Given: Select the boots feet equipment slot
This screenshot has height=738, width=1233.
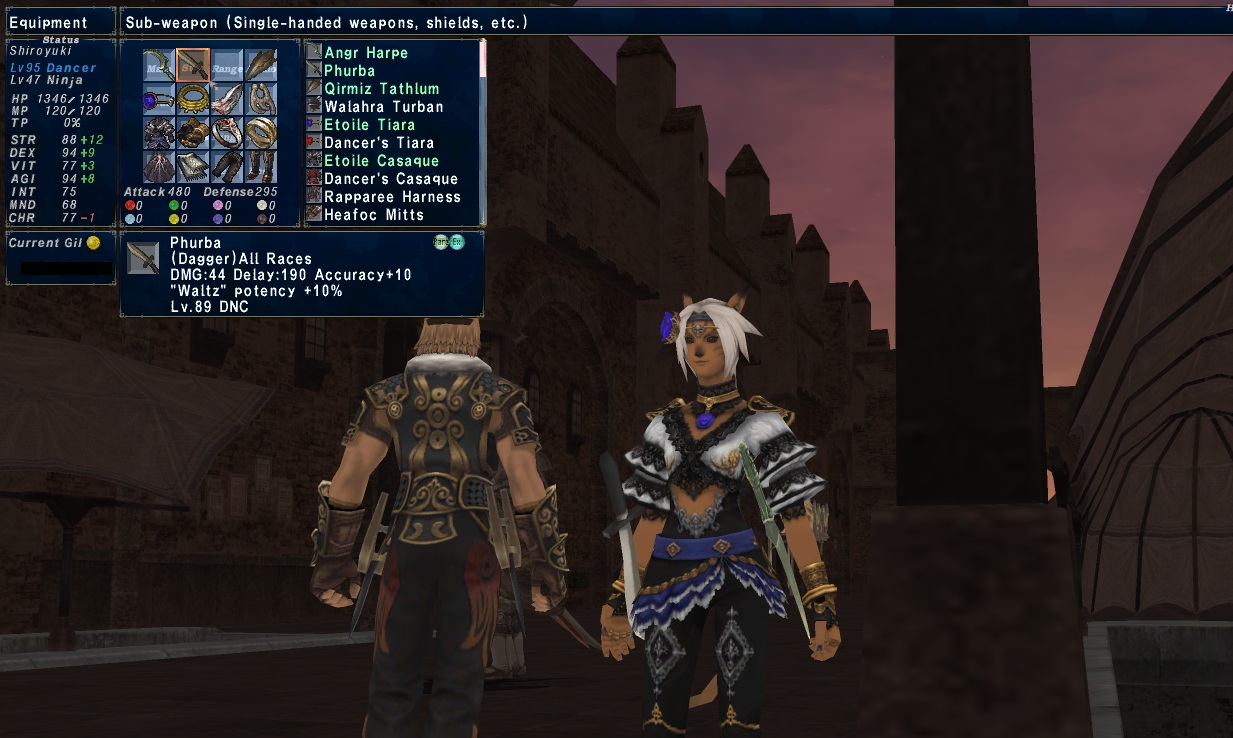Looking at the screenshot, I should pyautogui.click(x=261, y=167).
